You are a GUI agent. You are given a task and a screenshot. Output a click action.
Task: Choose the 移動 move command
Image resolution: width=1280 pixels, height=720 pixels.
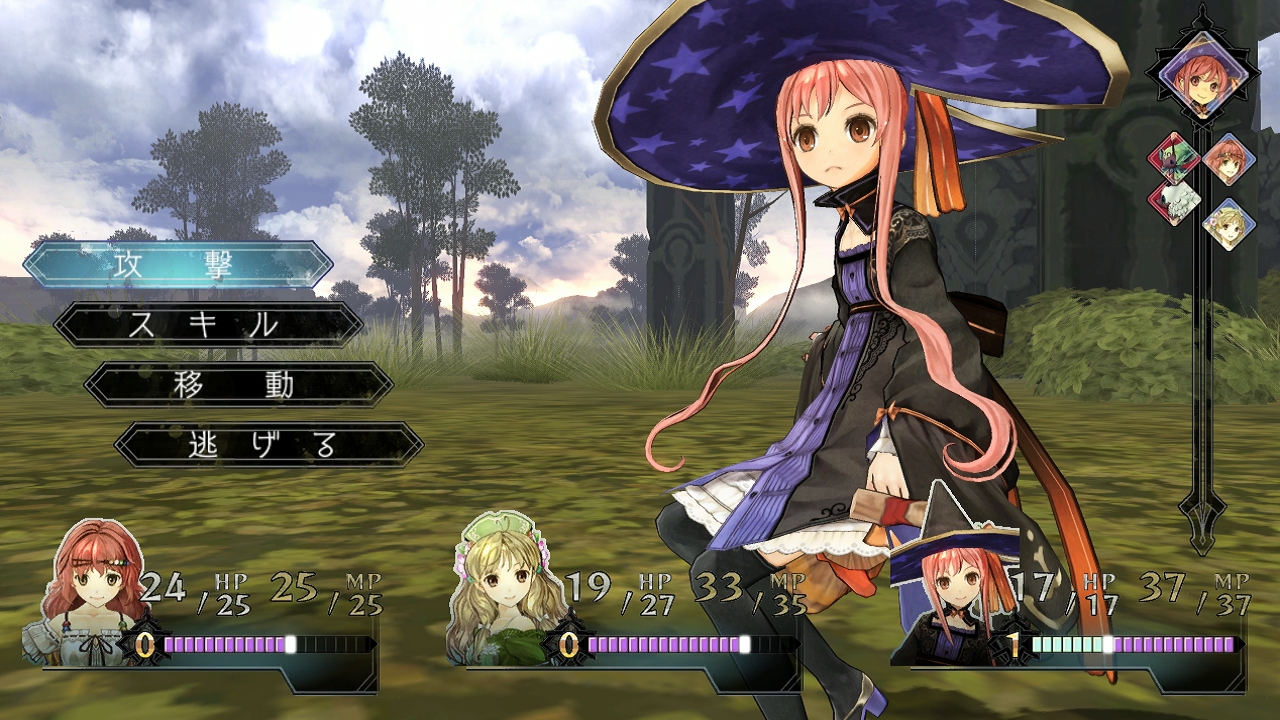[238, 385]
